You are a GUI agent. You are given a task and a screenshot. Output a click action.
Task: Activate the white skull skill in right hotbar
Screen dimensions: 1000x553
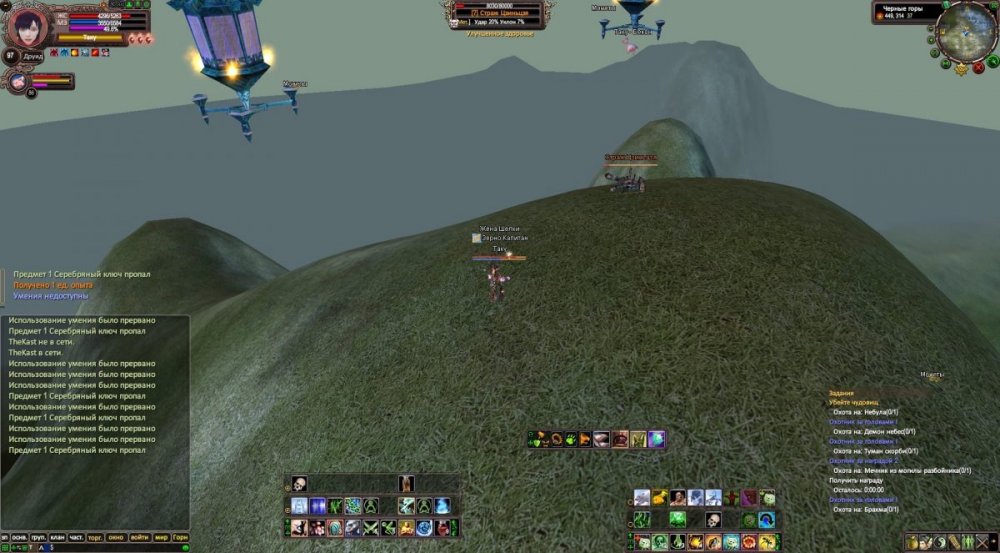pyautogui.click(x=713, y=520)
